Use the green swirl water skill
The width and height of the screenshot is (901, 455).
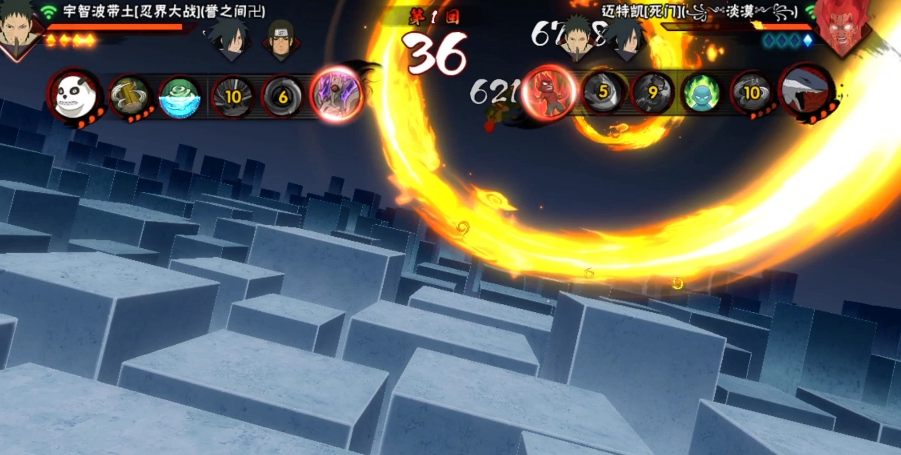(x=180, y=96)
